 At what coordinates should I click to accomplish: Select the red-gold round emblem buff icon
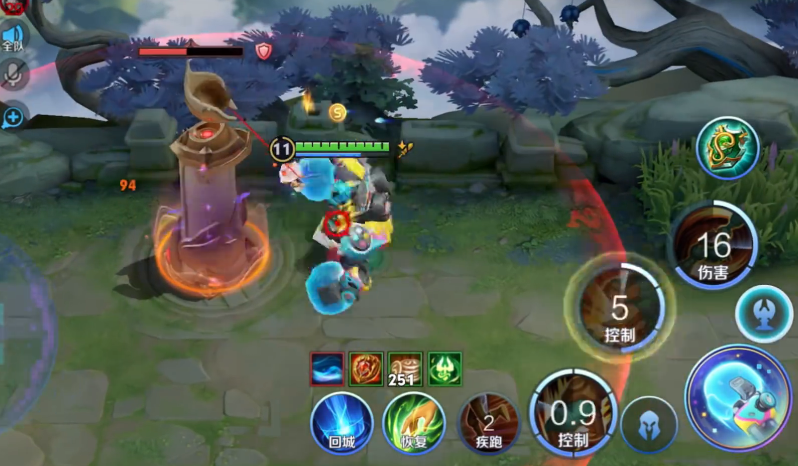tap(365, 368)
